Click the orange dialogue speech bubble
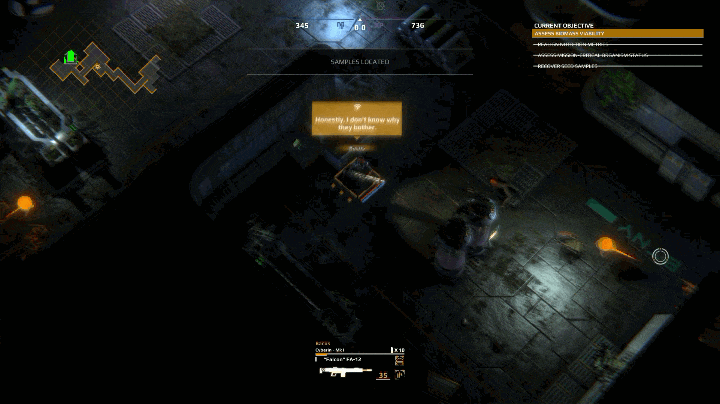 357,118
